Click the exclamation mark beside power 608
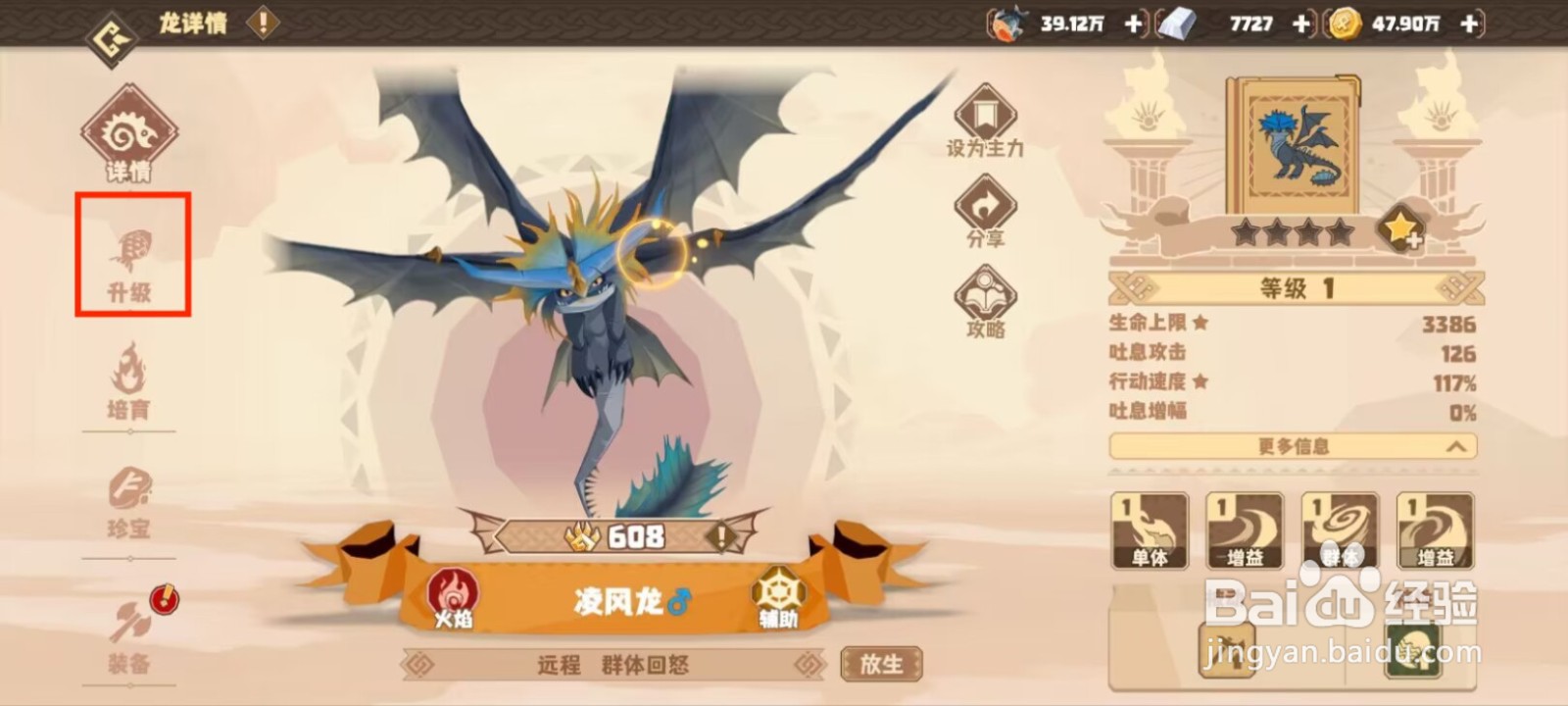Viewport: 1568px width, 706px height. pyautogui.click(x=721, y=537)
